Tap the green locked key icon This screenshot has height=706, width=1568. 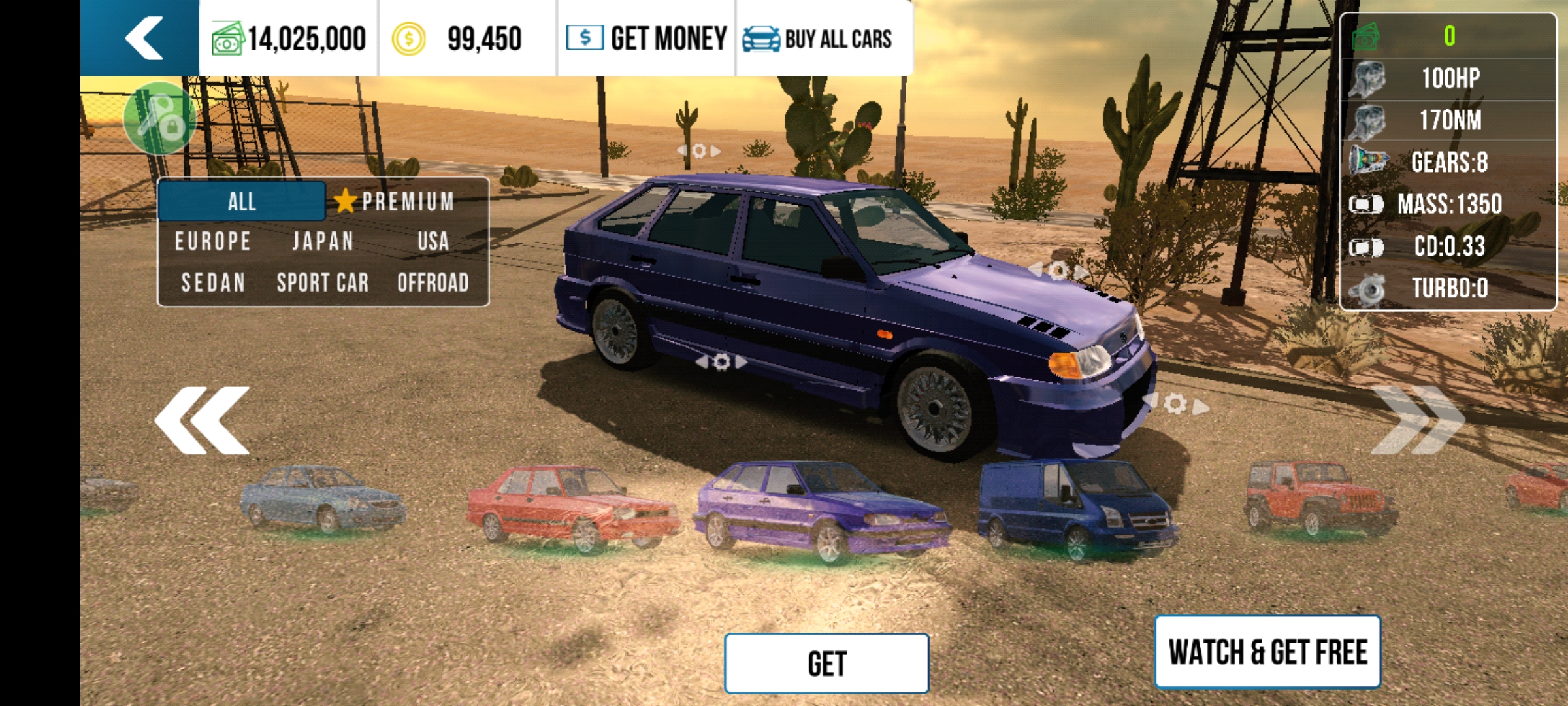(x=159, y=118)
